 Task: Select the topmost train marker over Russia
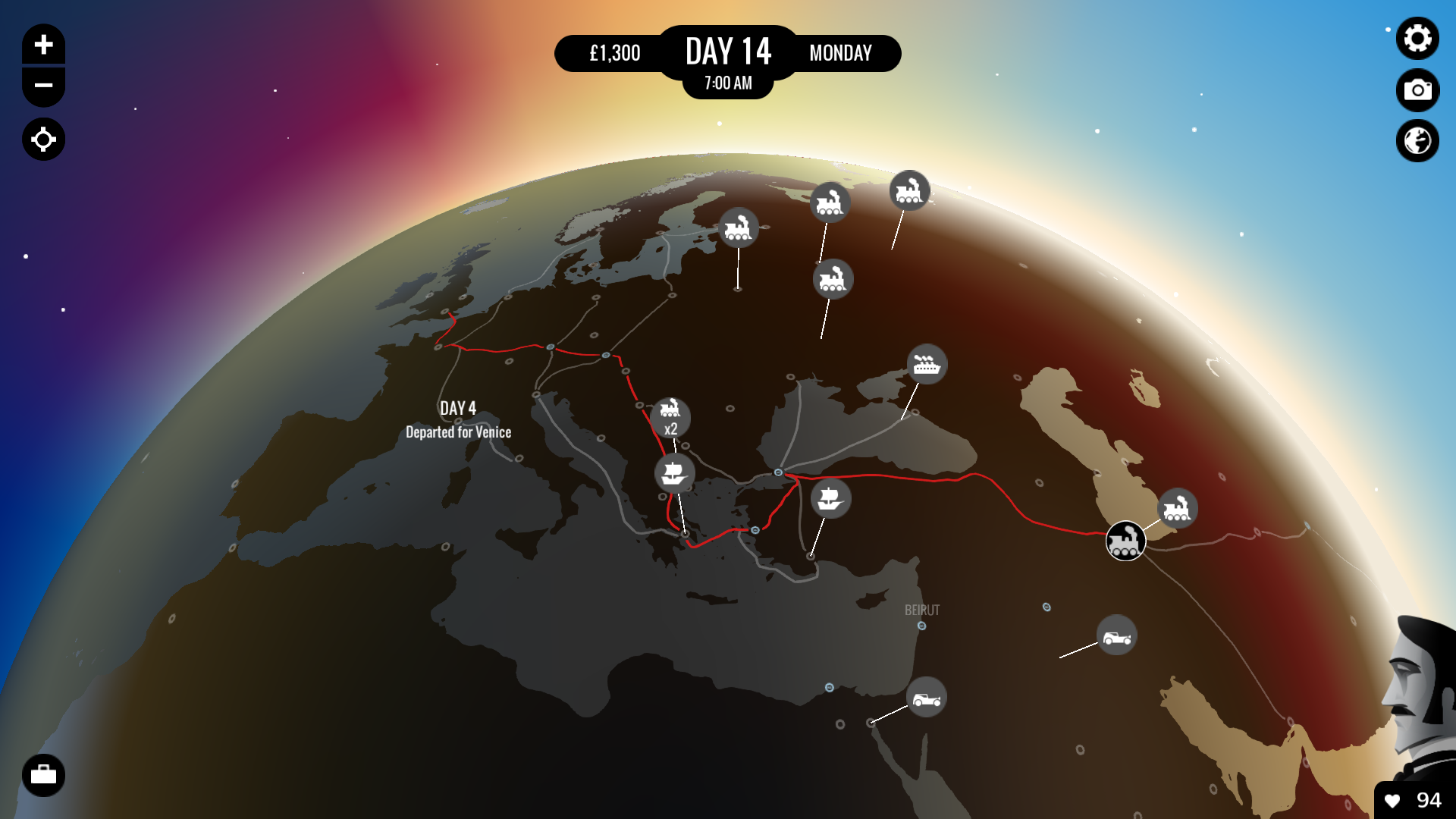coord(909,191)
